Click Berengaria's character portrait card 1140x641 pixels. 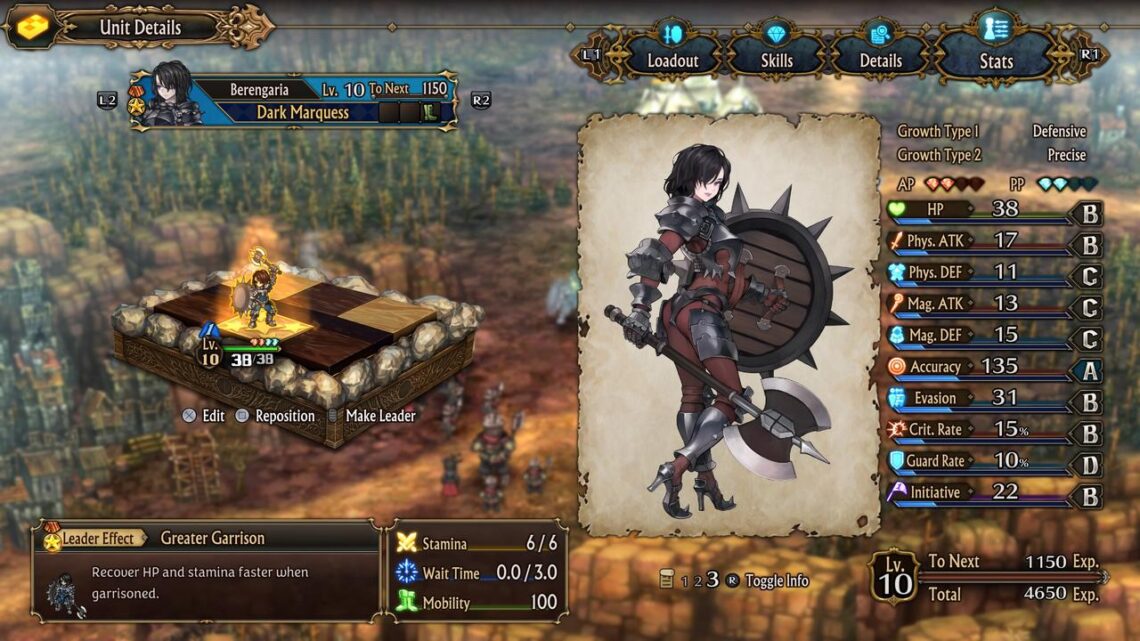[728, 323]
